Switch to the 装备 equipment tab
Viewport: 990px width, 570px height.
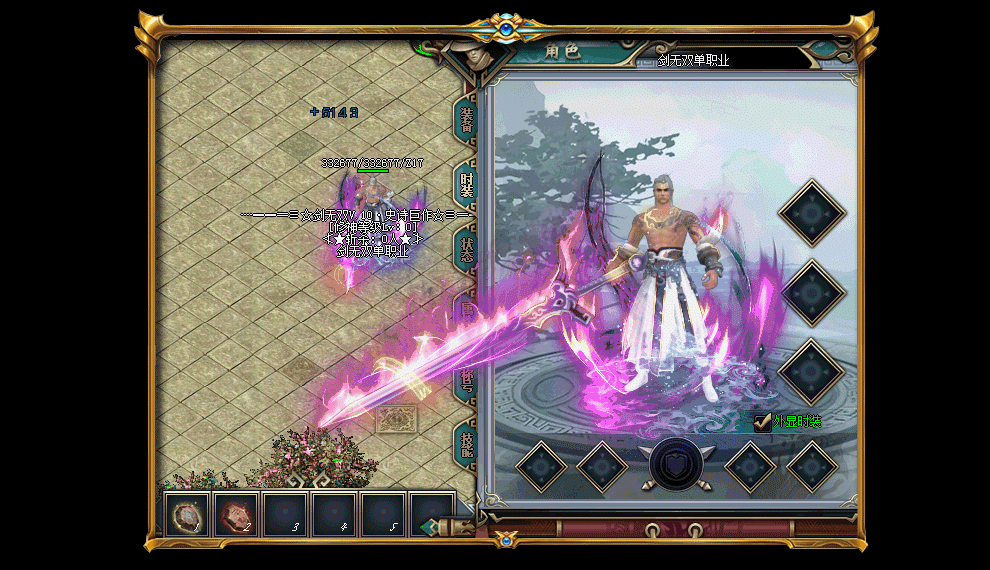coord(467,119)
